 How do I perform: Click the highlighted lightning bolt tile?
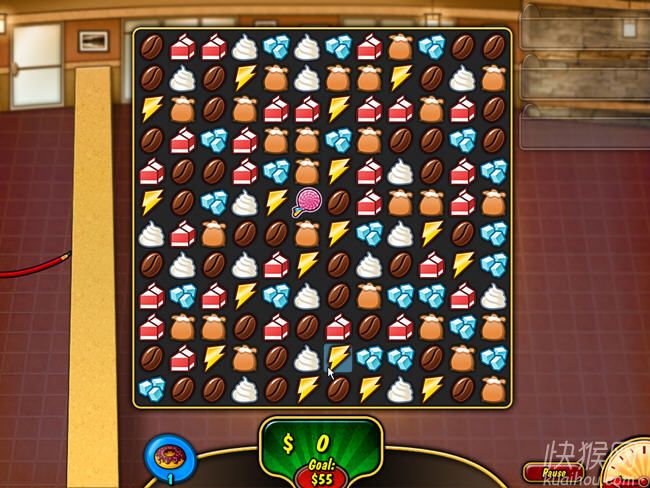coord(339,357)
